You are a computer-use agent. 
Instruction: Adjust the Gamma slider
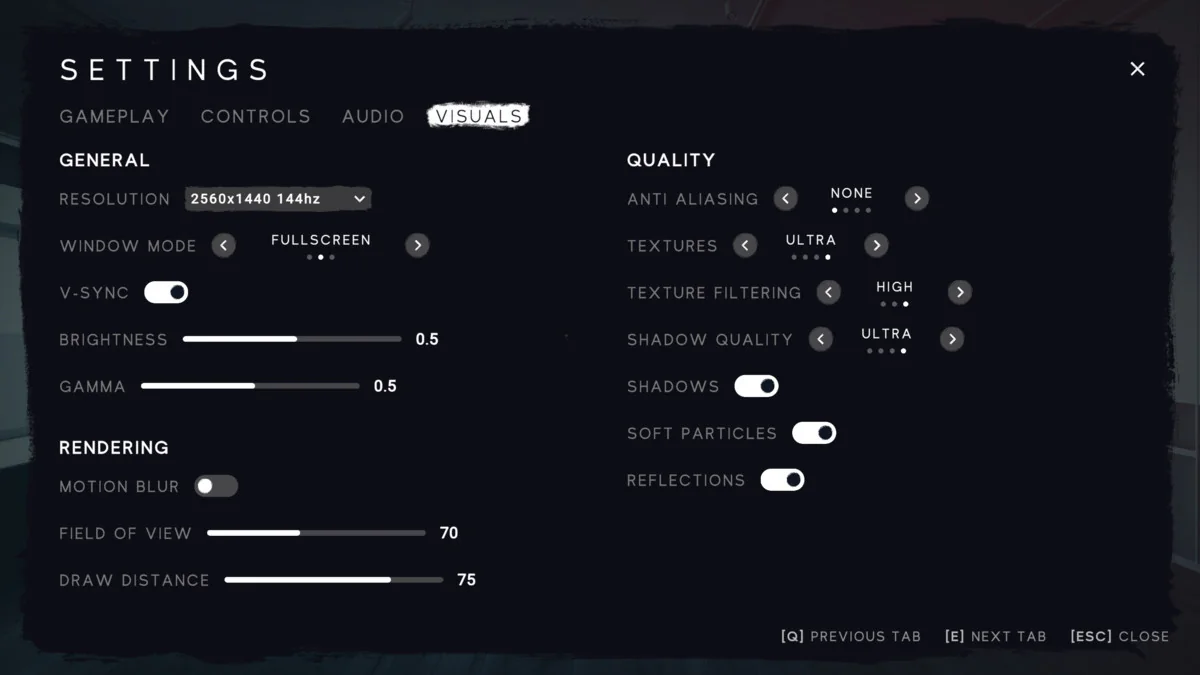pyautogui.click(x=250, y=386)
